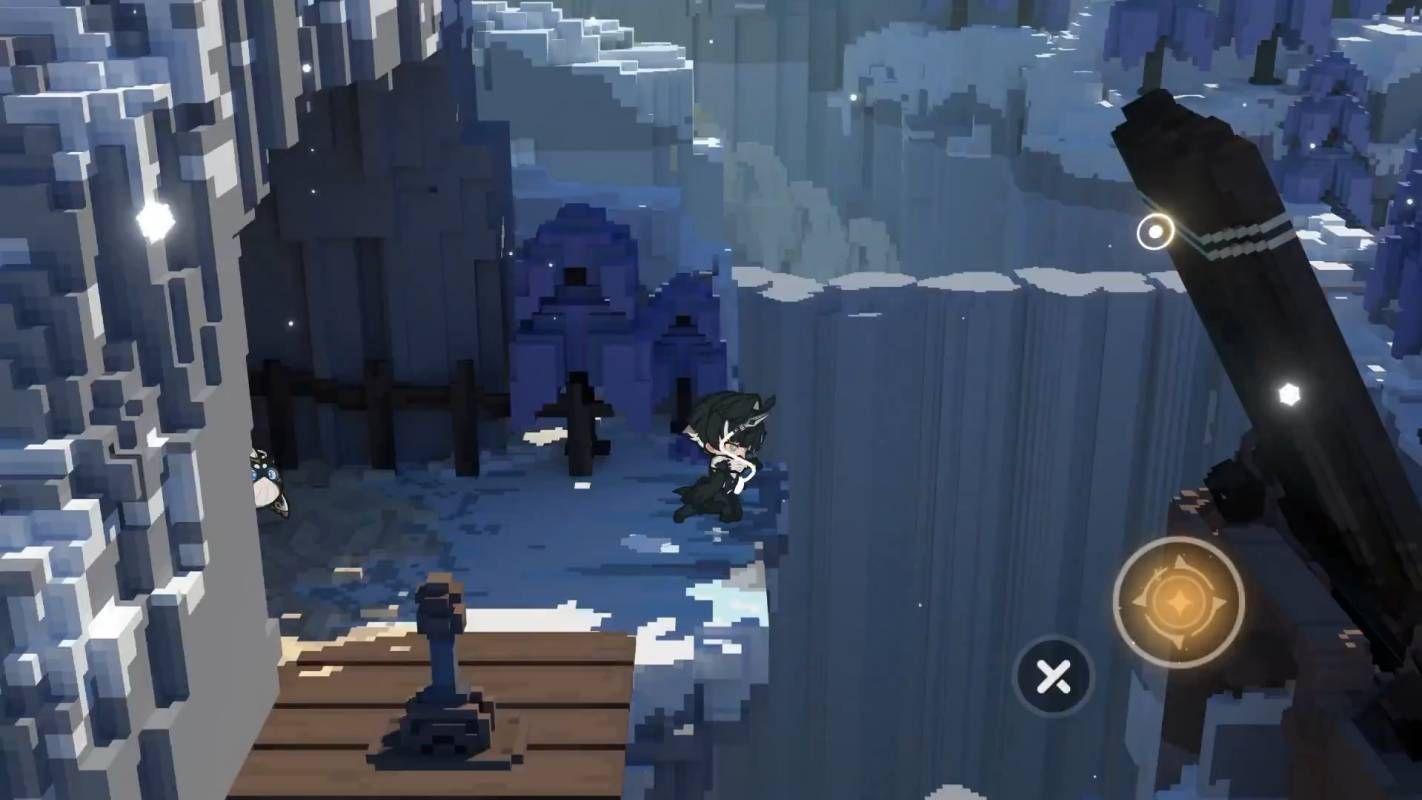This screenshot has width=1422, height=800.
Task: Select the white ring target marker
Action: tap(1155, 232)
